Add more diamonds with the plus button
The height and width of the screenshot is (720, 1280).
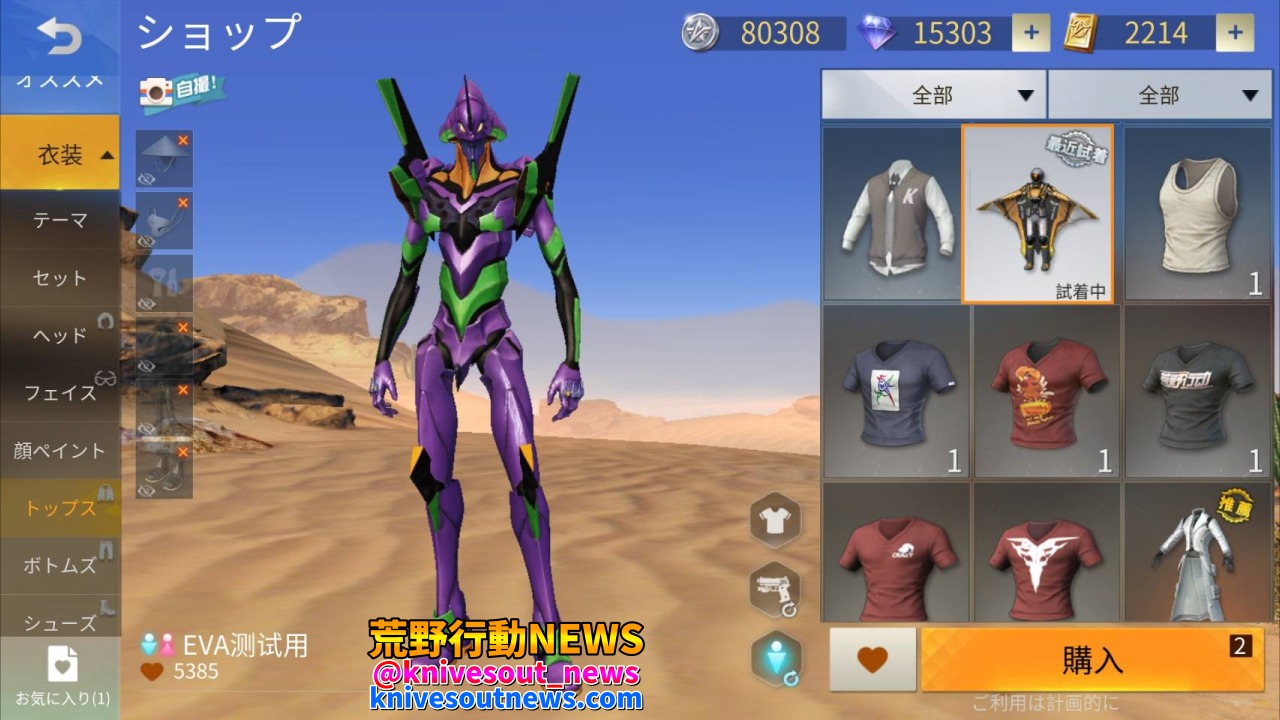[x=1031, y=33]
